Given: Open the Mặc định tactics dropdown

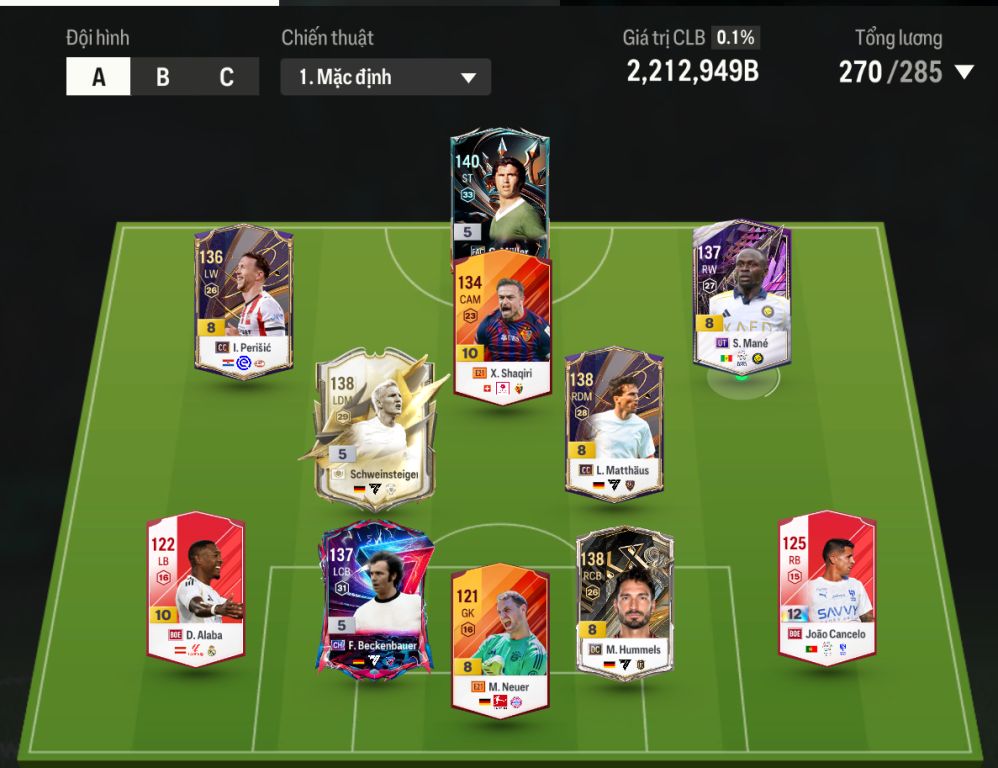Looking at the screenshot, I should point(386,77).
